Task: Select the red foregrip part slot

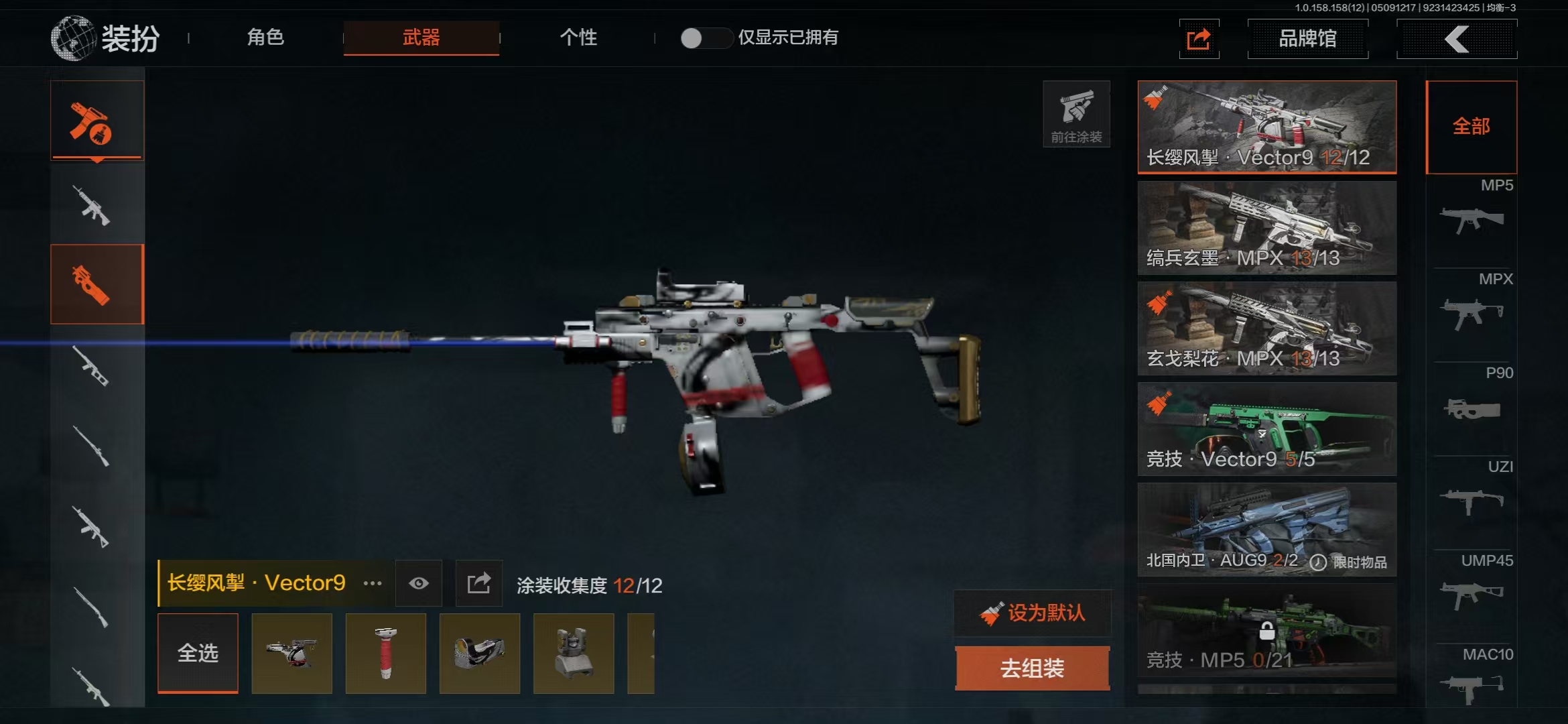Action: coord(386,653)
